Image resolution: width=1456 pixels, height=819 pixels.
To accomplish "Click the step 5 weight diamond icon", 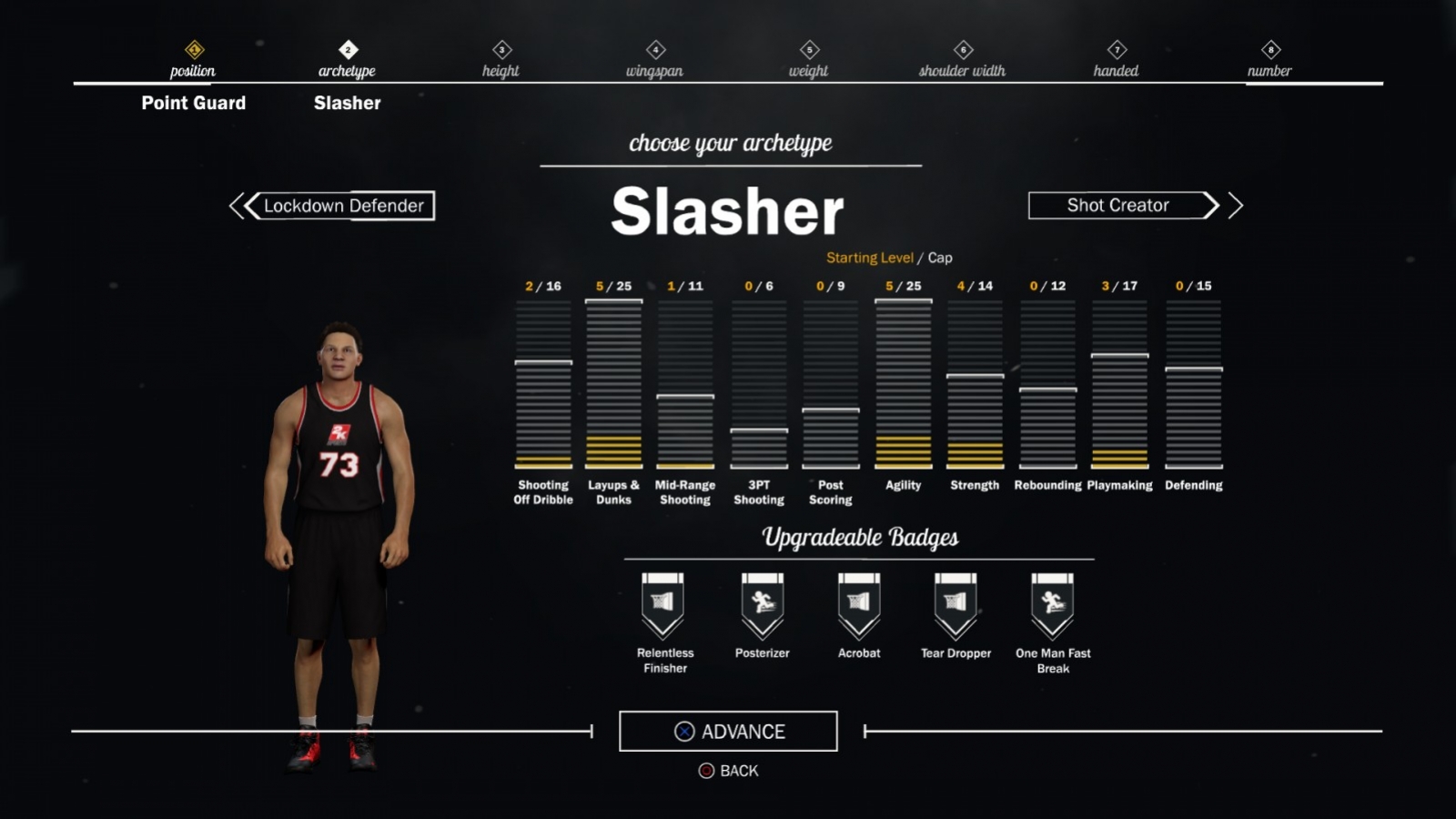I will point(808,51).
